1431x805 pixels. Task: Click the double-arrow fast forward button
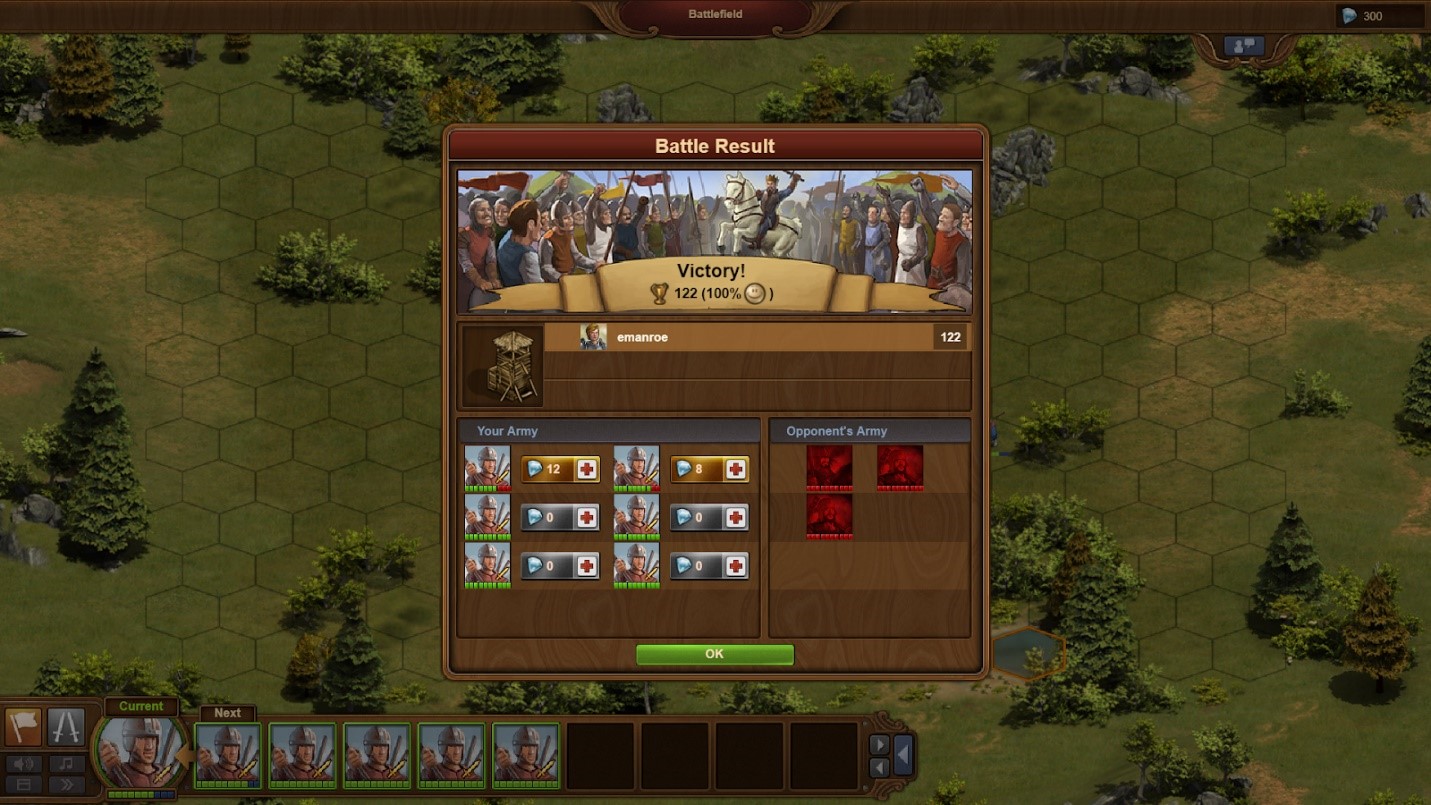point(66,785)
